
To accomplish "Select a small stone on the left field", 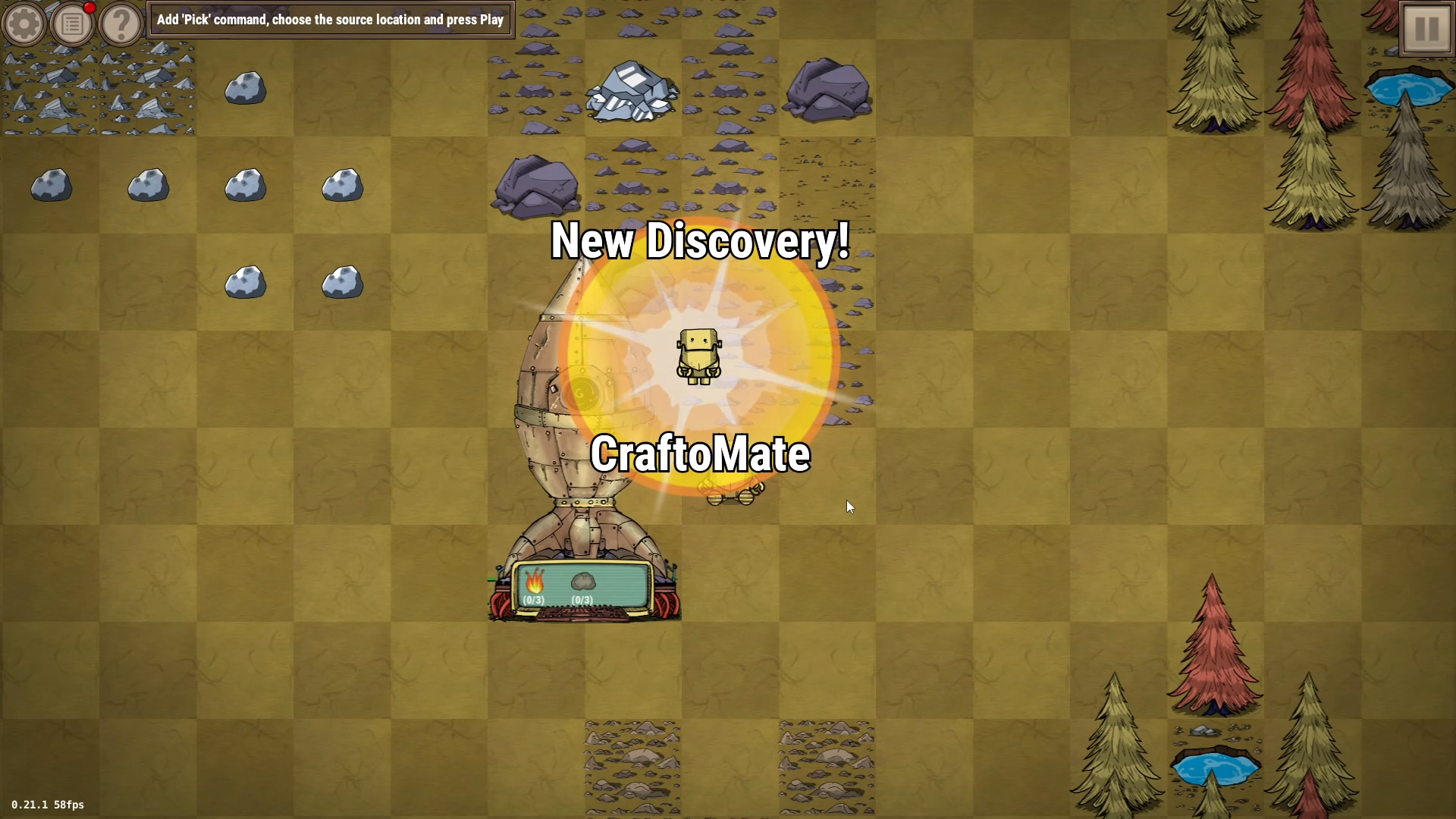I will point(50,186).
